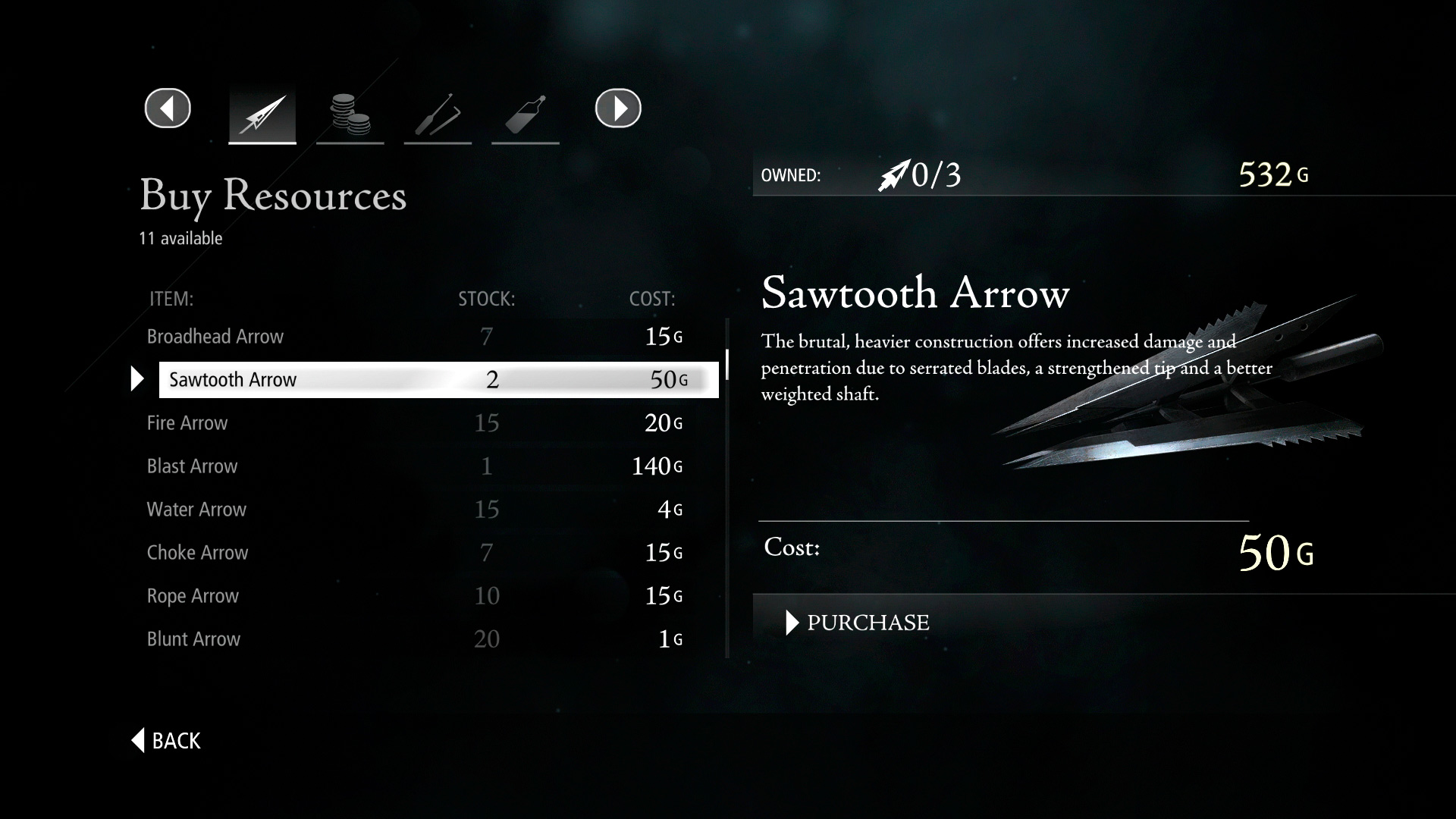Select the Fire Arrow list entry
Viewport: 1456px width, 819px height.
tap(187, 423)
